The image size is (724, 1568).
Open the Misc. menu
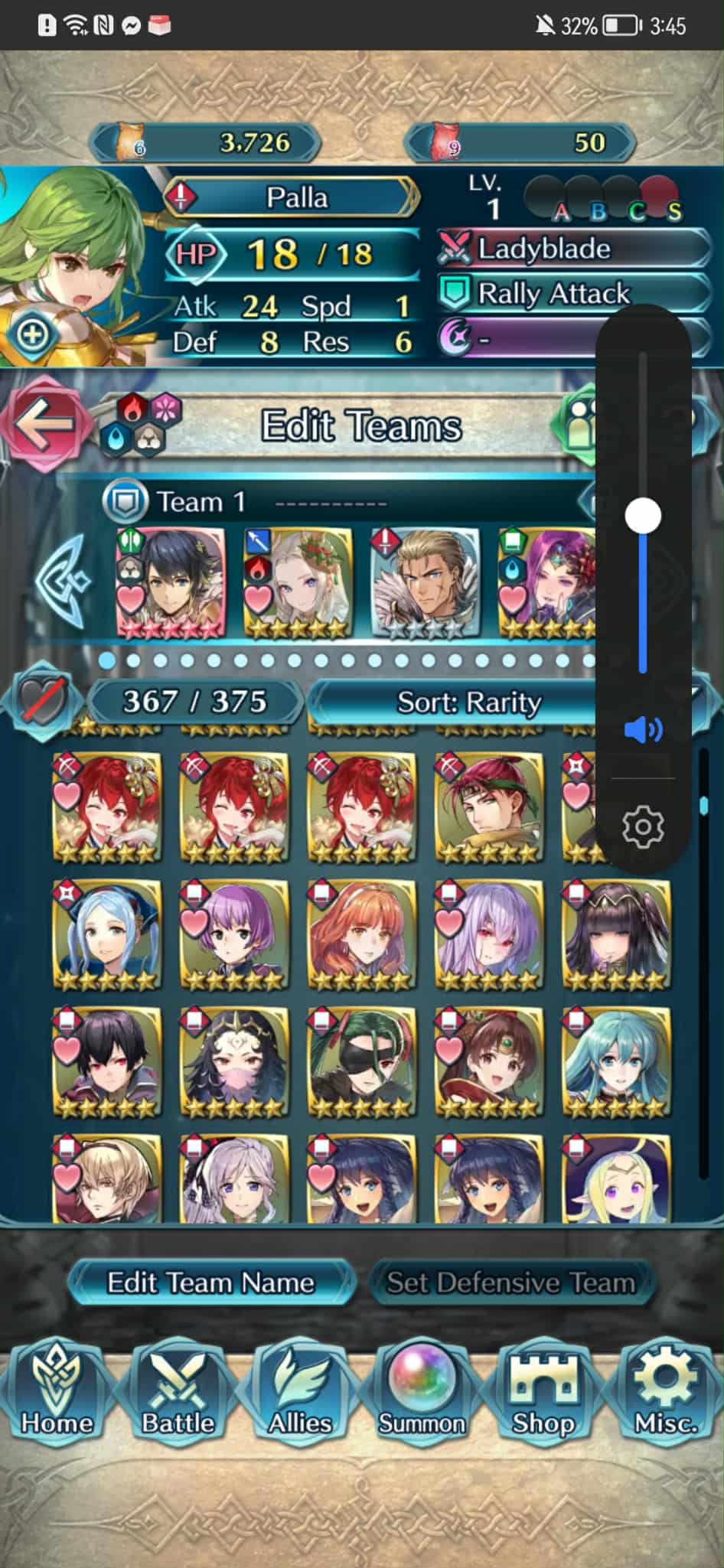tap(665, 1394)
